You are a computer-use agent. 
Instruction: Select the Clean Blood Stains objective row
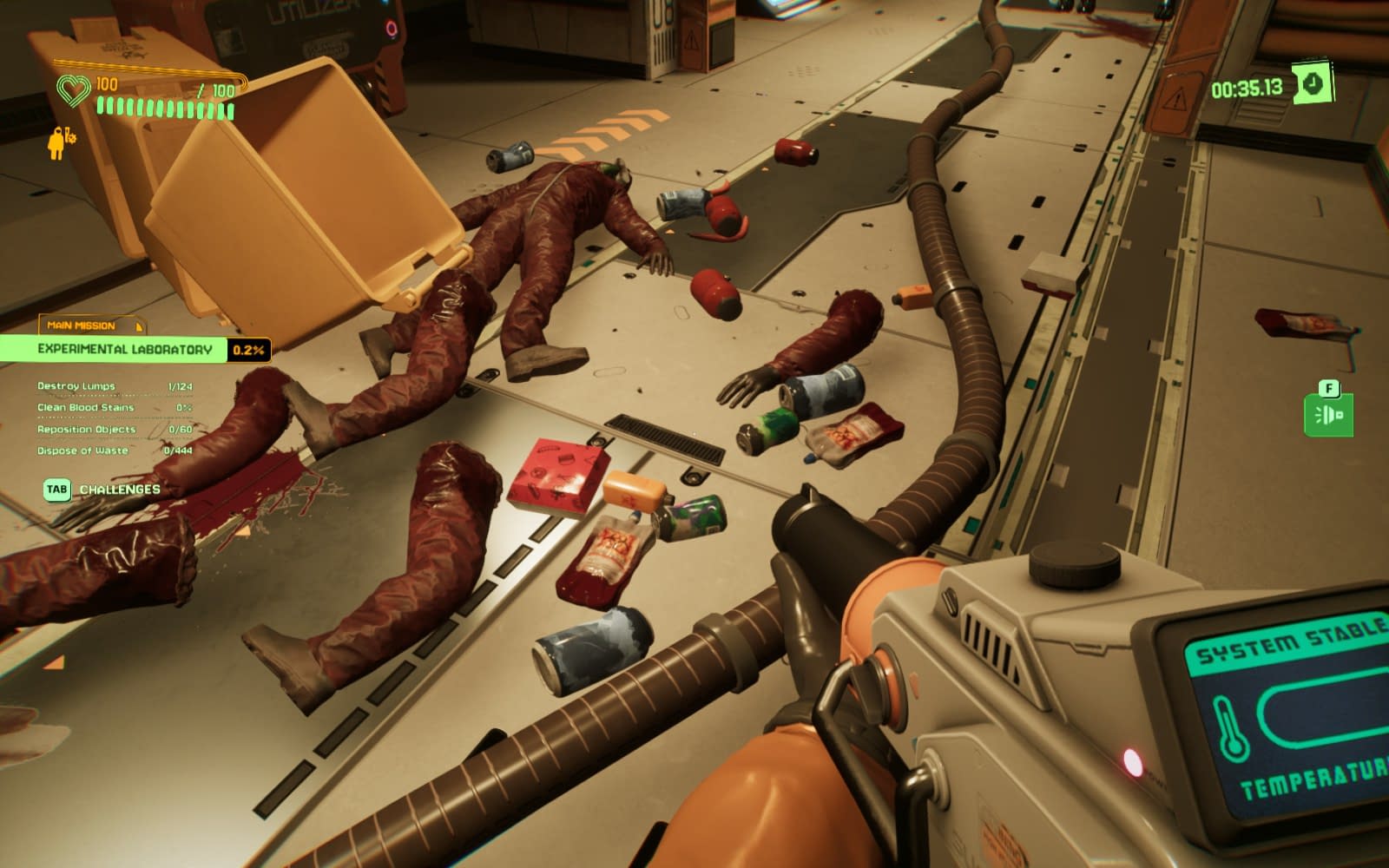point(115,407)
